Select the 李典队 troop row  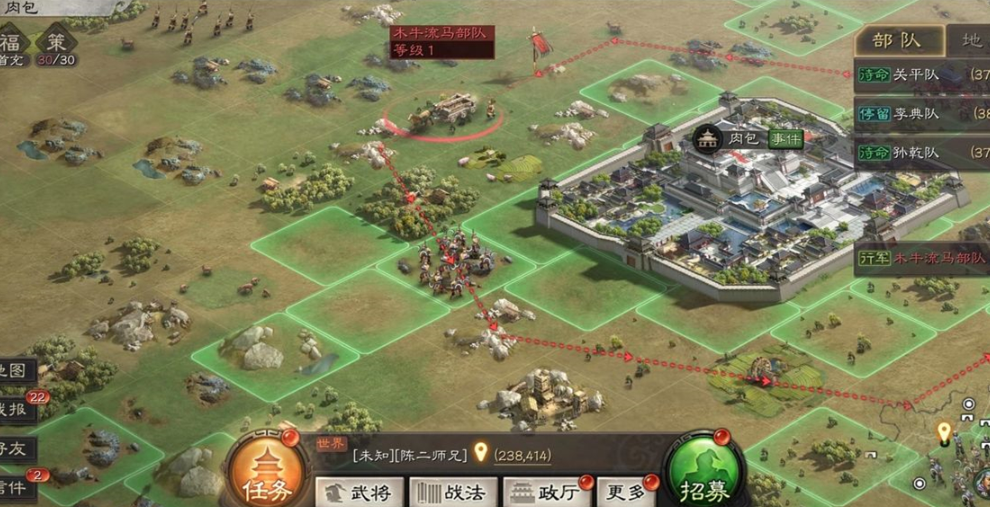[920, 113]
